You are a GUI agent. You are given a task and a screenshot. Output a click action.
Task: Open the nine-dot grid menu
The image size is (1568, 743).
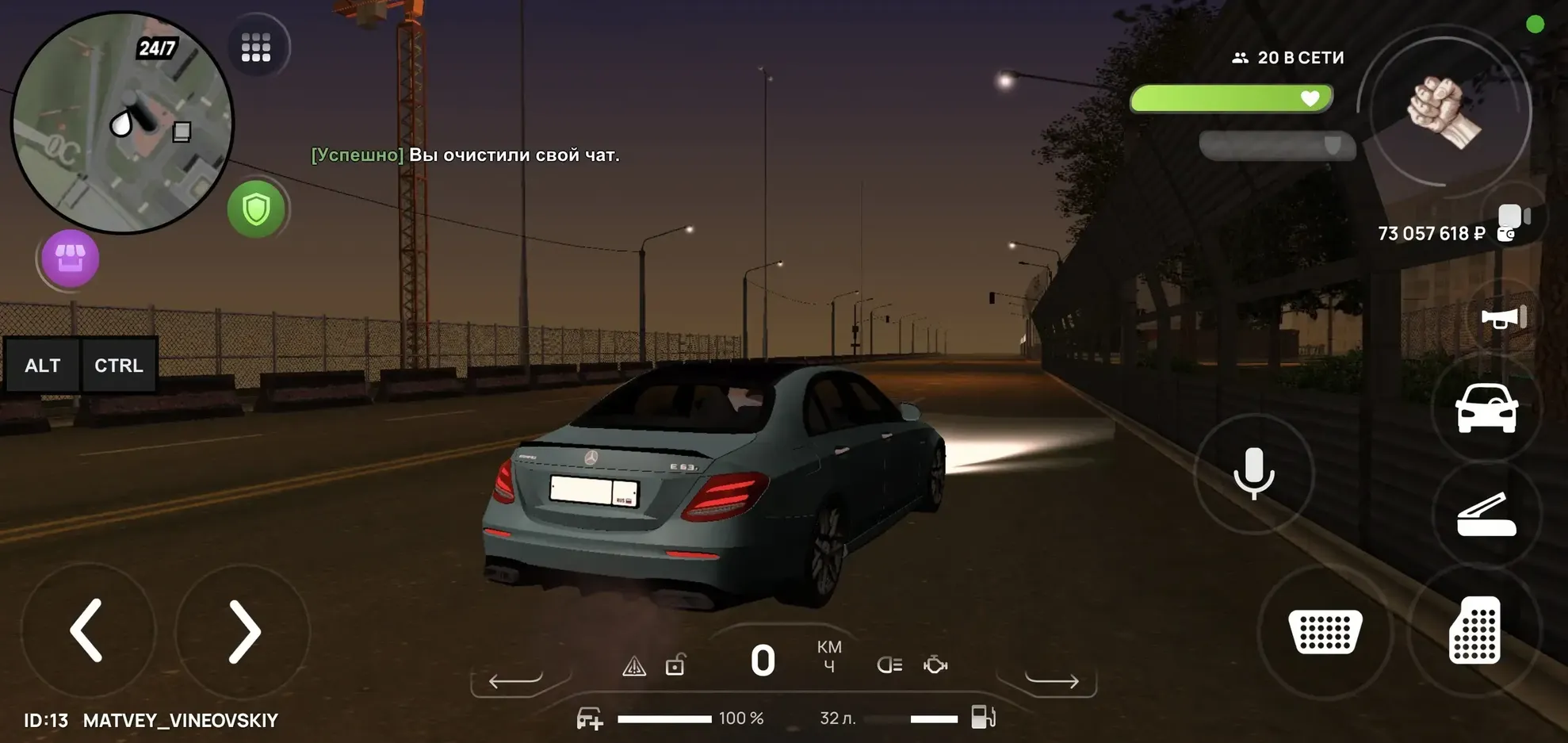click(256, 48)
